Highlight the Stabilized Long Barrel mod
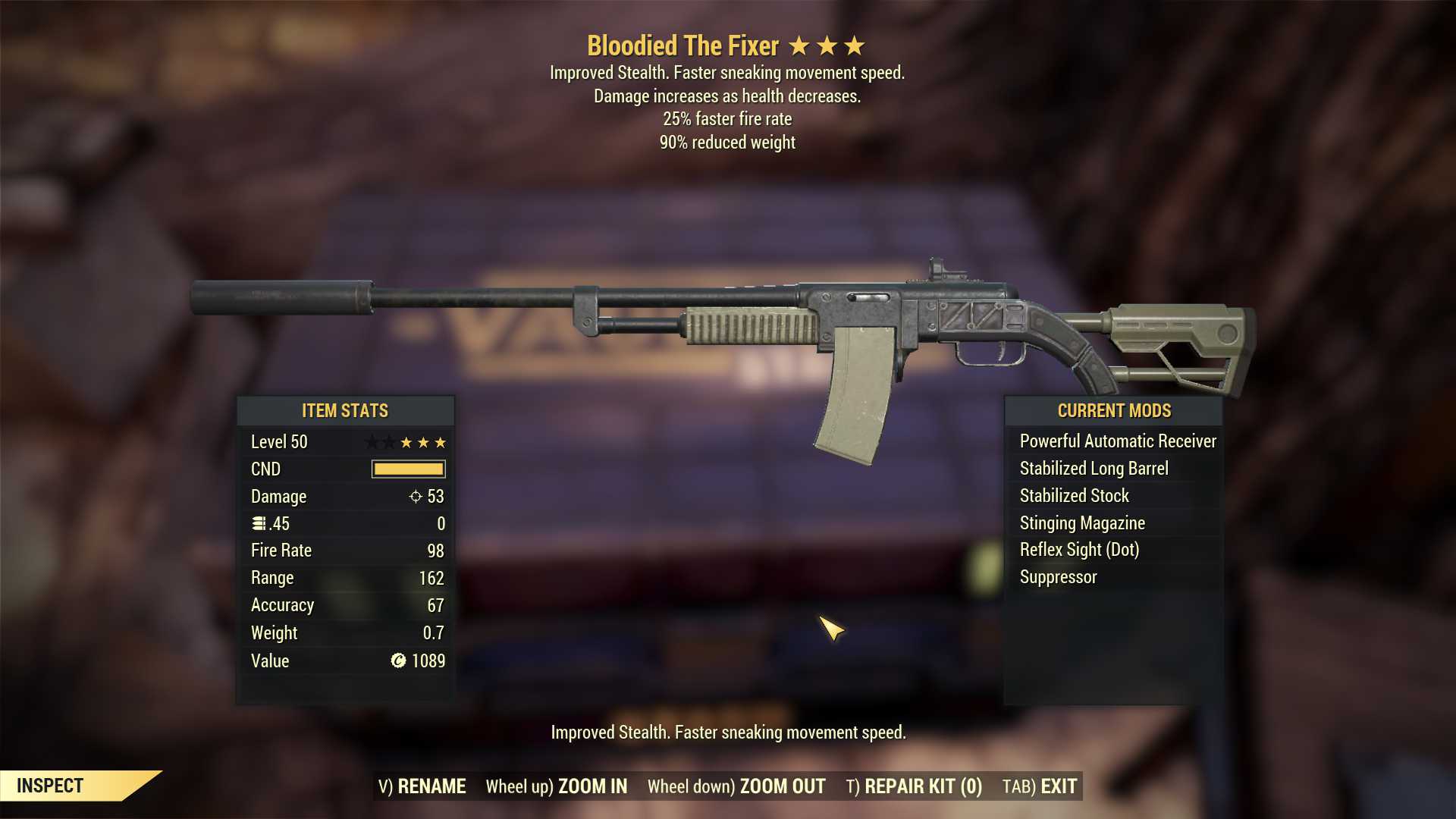 pos(1094,469)
